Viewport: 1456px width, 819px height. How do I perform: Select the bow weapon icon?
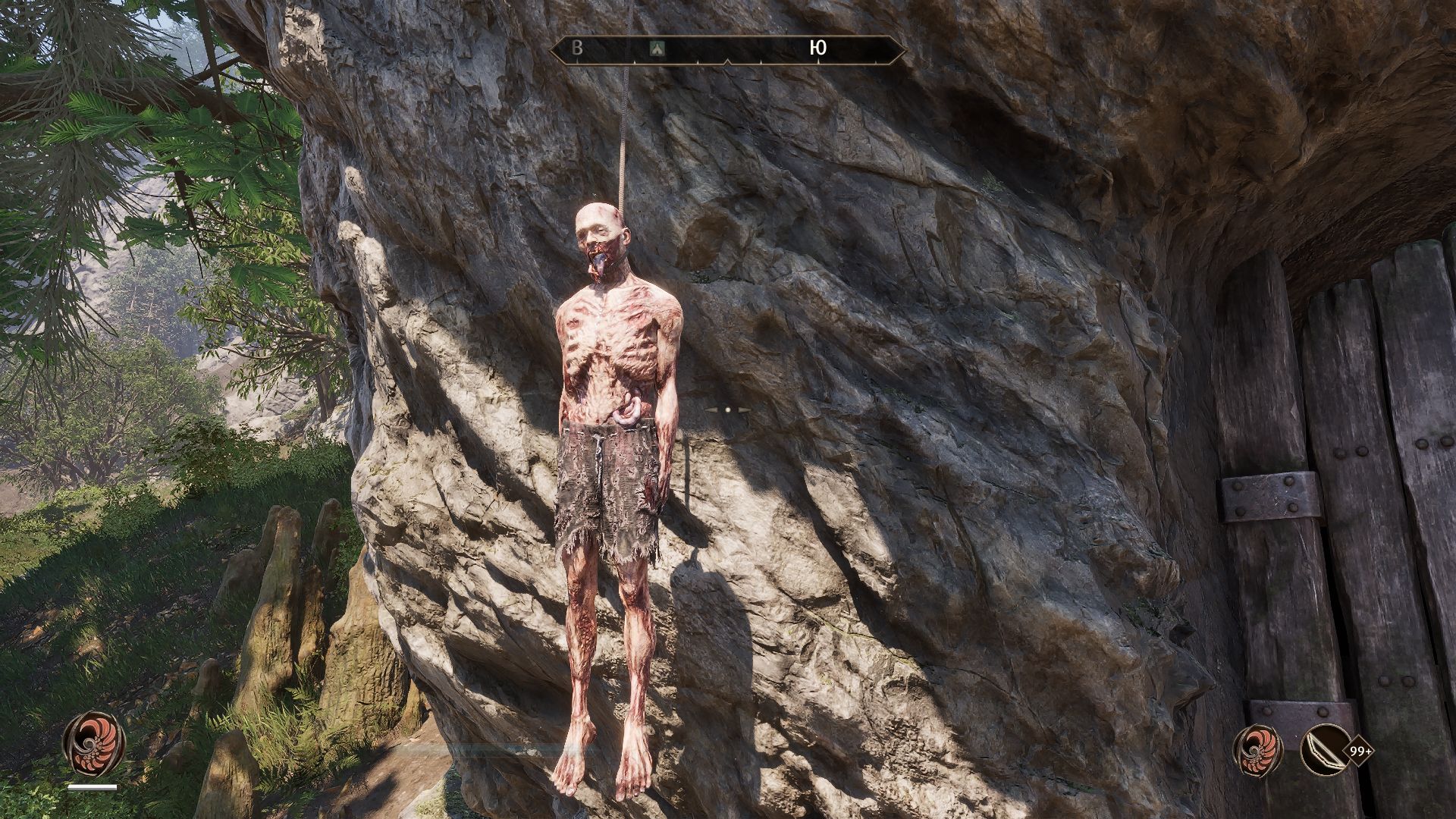tap(1324, 750)
